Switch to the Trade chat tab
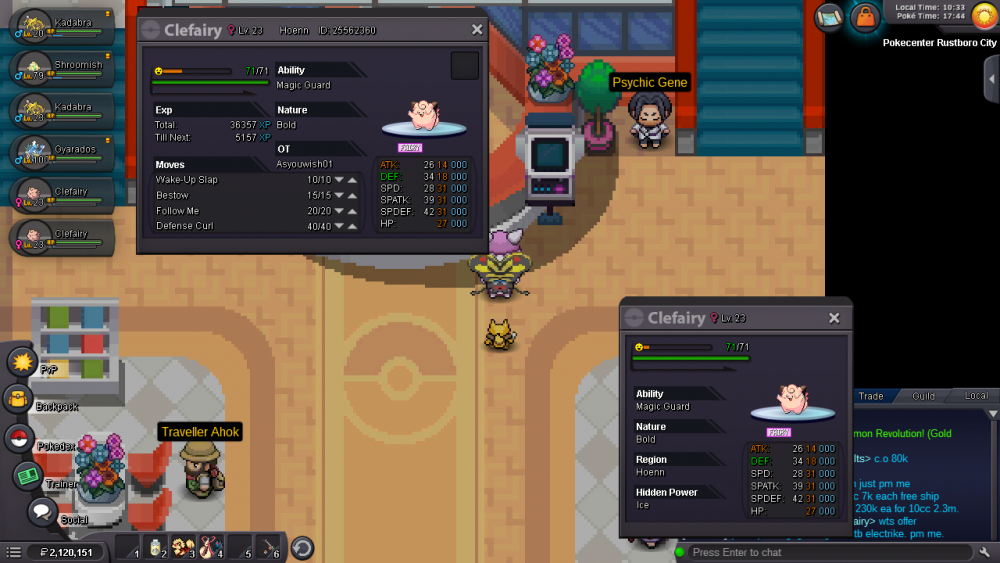 [871, 396]
